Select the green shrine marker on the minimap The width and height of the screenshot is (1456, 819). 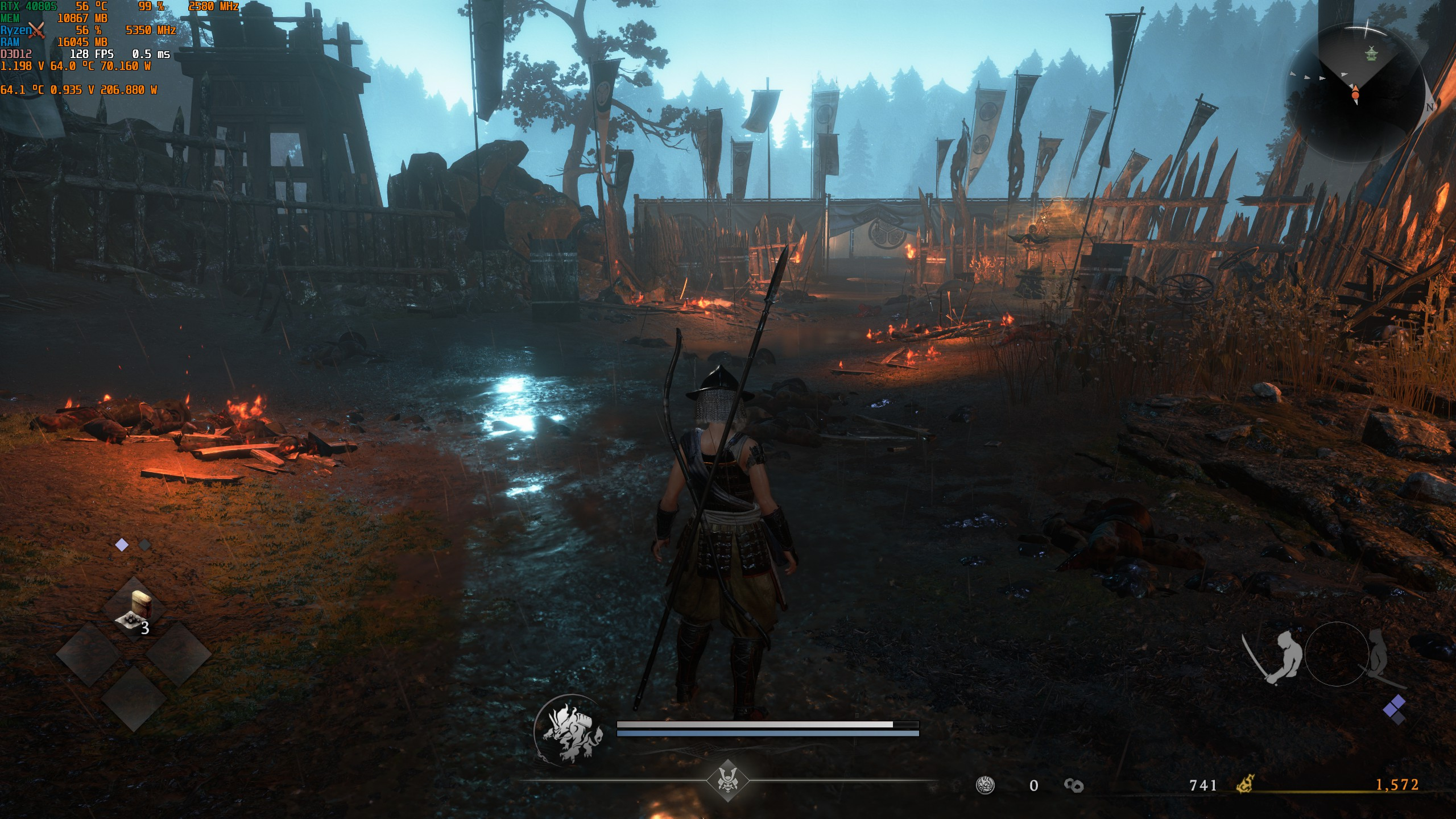pyautogui.click(x=1371, y=54)
